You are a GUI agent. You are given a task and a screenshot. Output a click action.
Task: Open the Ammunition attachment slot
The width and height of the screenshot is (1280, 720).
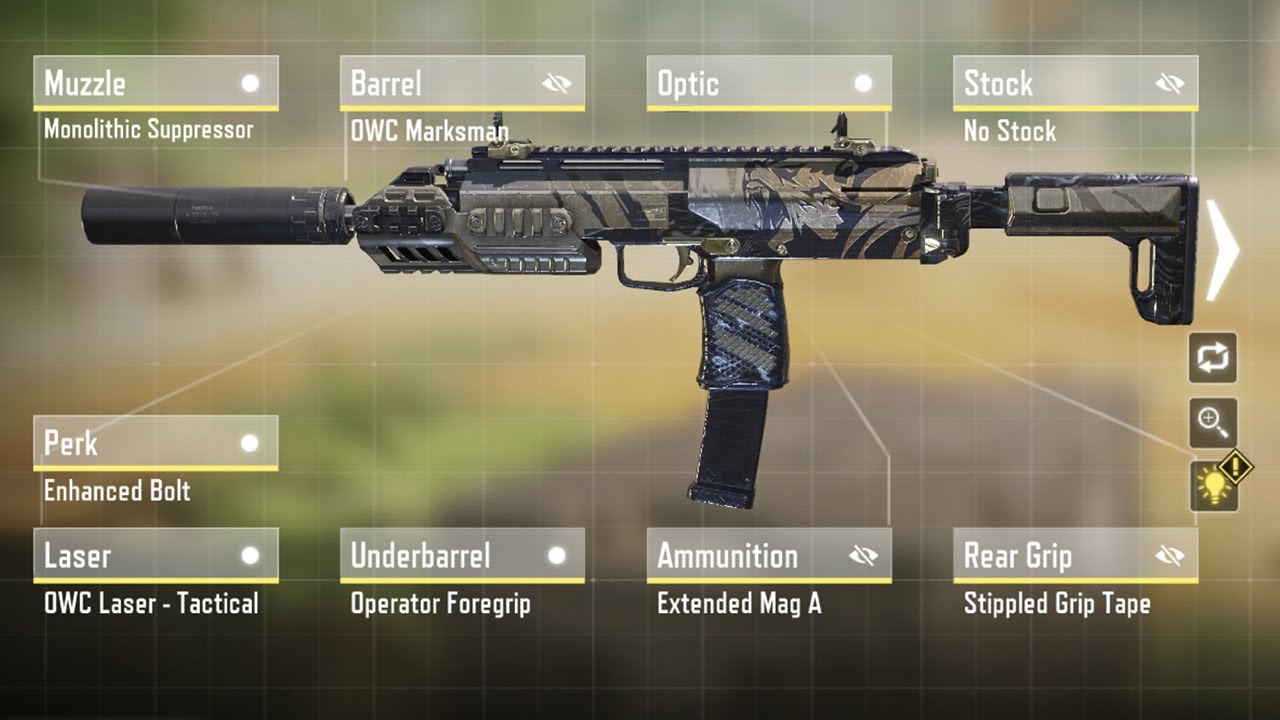pos(745,556)
